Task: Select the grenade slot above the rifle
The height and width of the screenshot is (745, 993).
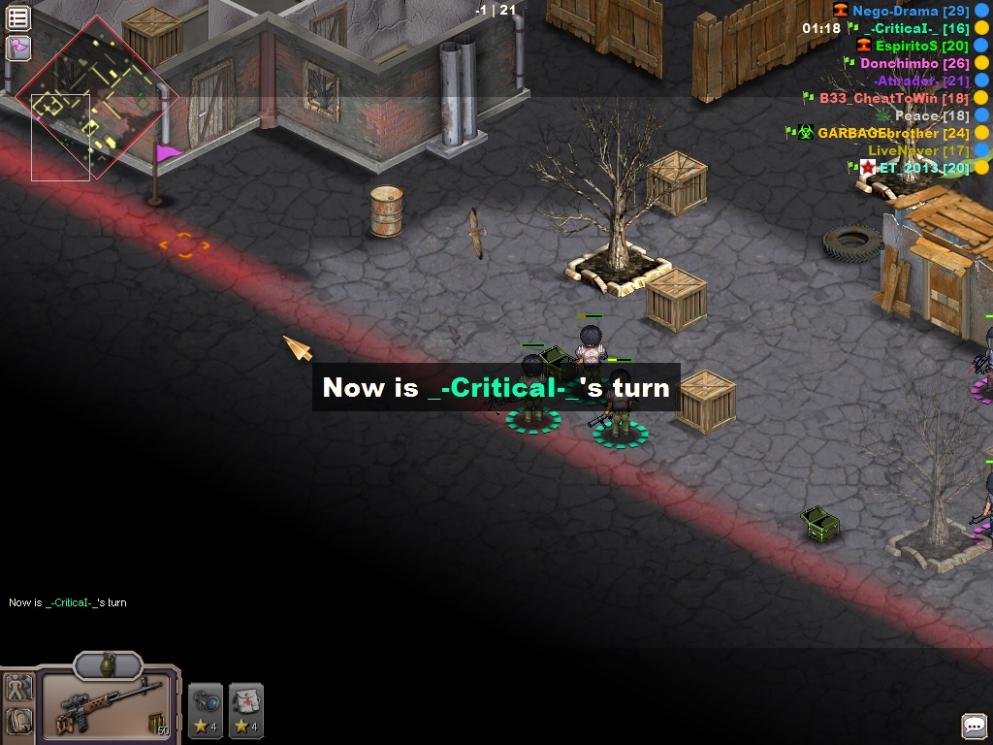Action: 108,665
